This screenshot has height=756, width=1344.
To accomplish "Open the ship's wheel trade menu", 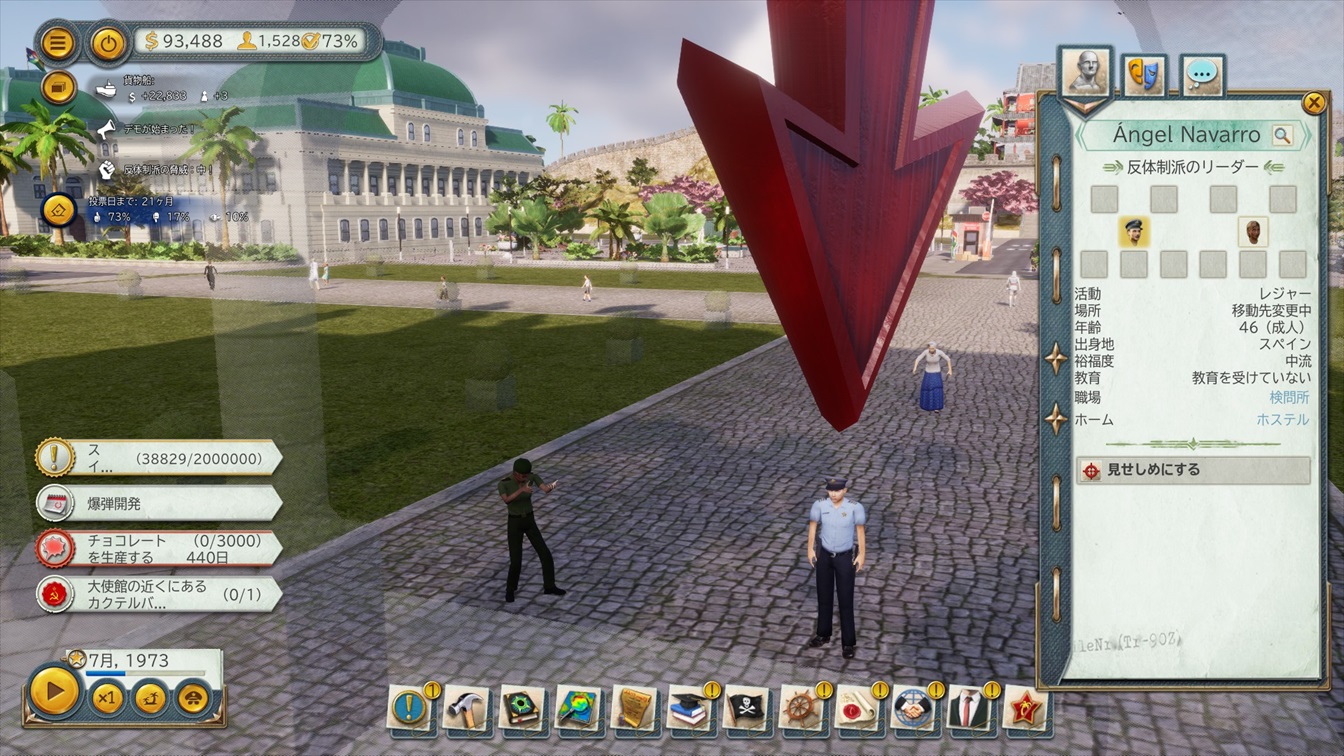I will coord(802,707).
